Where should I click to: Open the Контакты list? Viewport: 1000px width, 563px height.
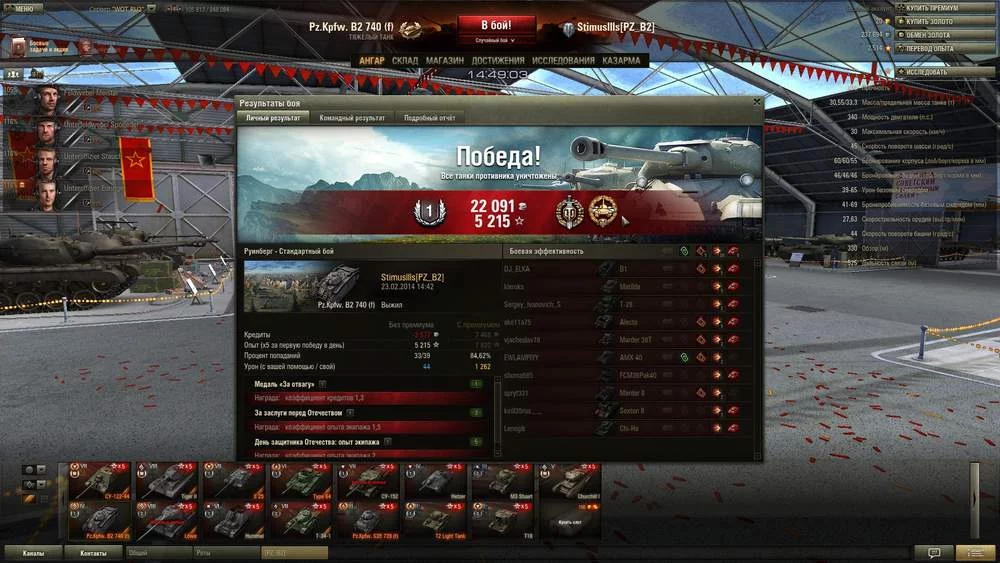93,552
